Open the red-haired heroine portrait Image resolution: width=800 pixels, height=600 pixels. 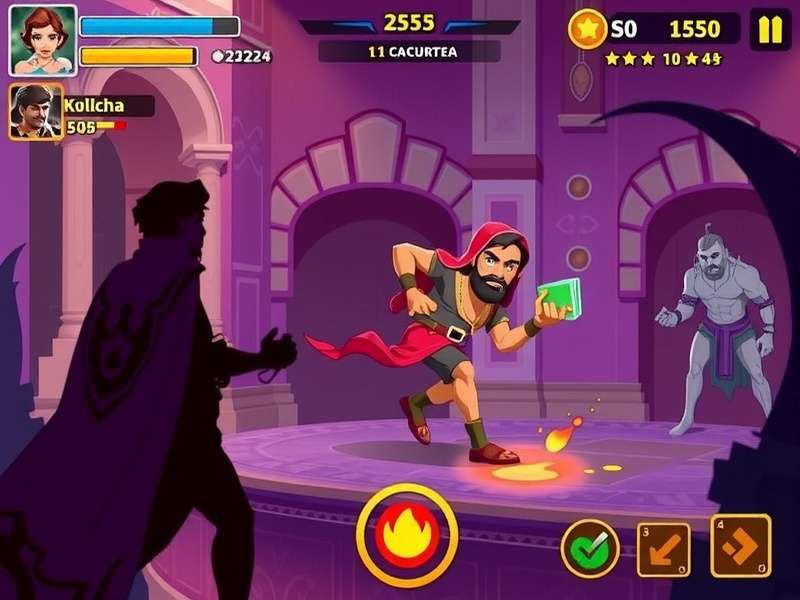coord(43,40)
